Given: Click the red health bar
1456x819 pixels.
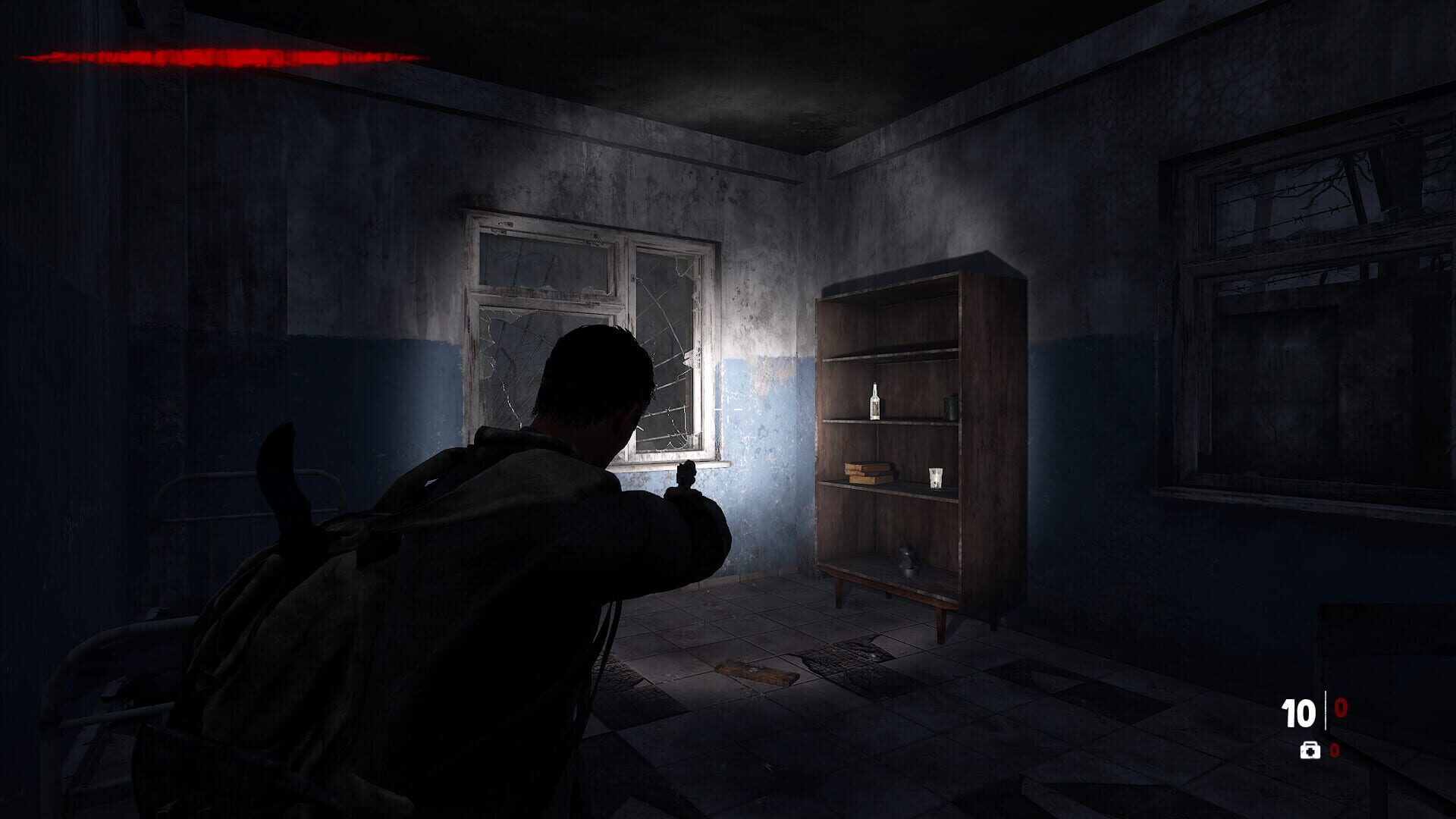Looking at the screenshot, I should (x=220, y=55).
